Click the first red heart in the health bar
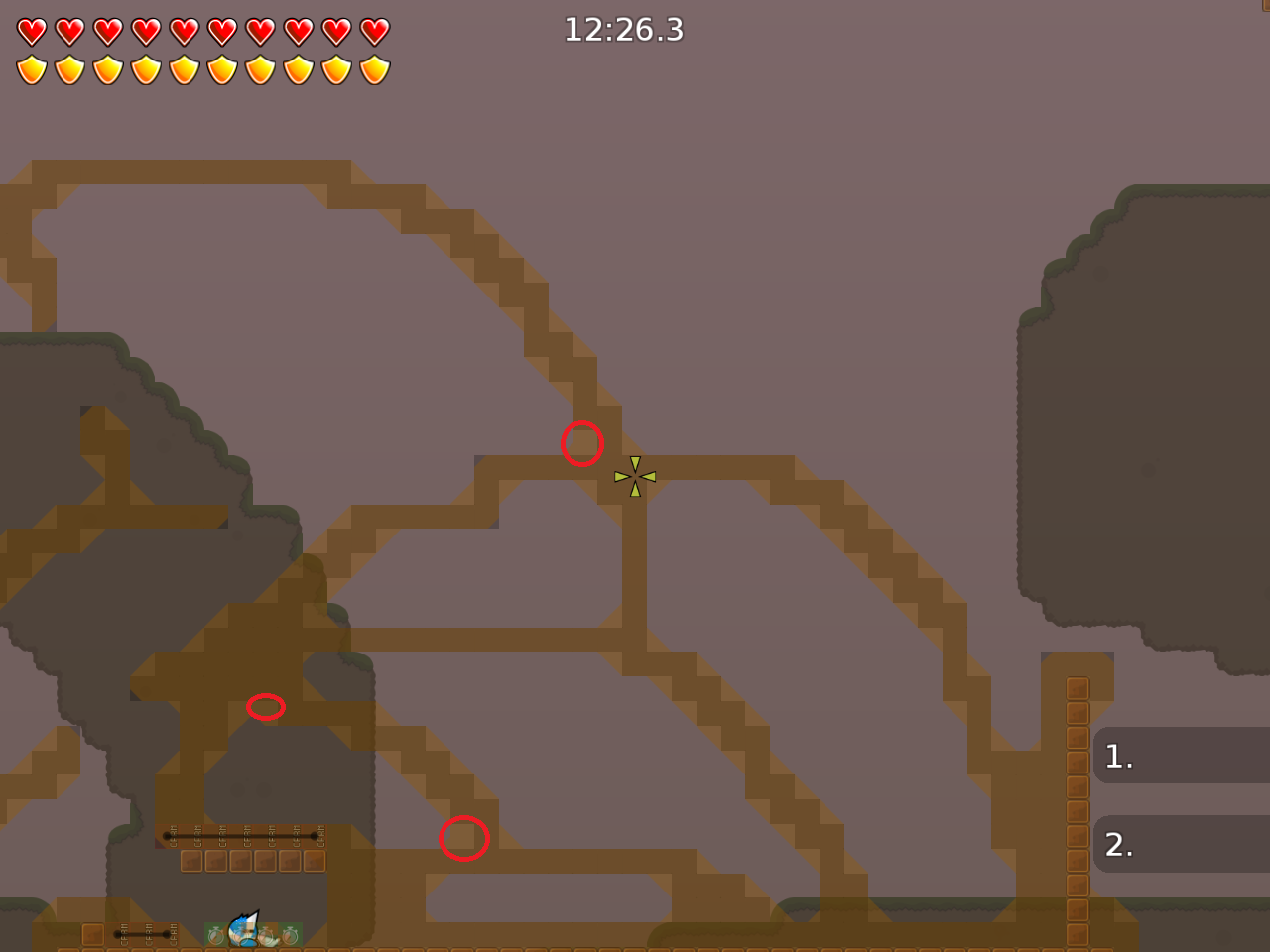This screenshot has height=952, width=1270. [30, 31]
